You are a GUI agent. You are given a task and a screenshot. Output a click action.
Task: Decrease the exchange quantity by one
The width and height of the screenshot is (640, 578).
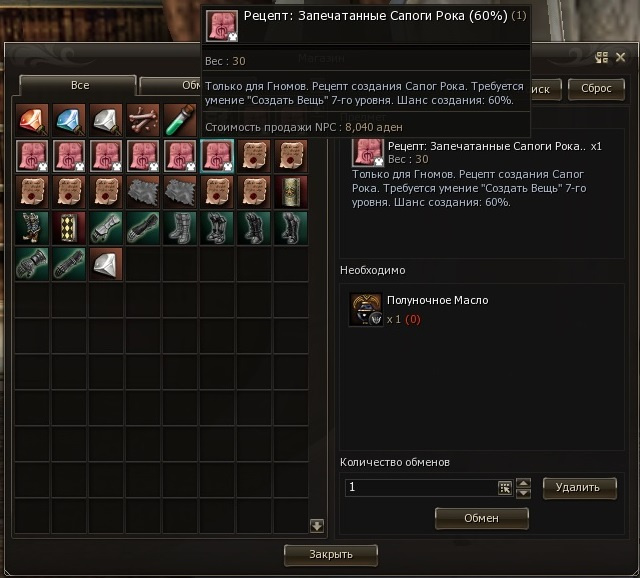(x=523, y=493)
